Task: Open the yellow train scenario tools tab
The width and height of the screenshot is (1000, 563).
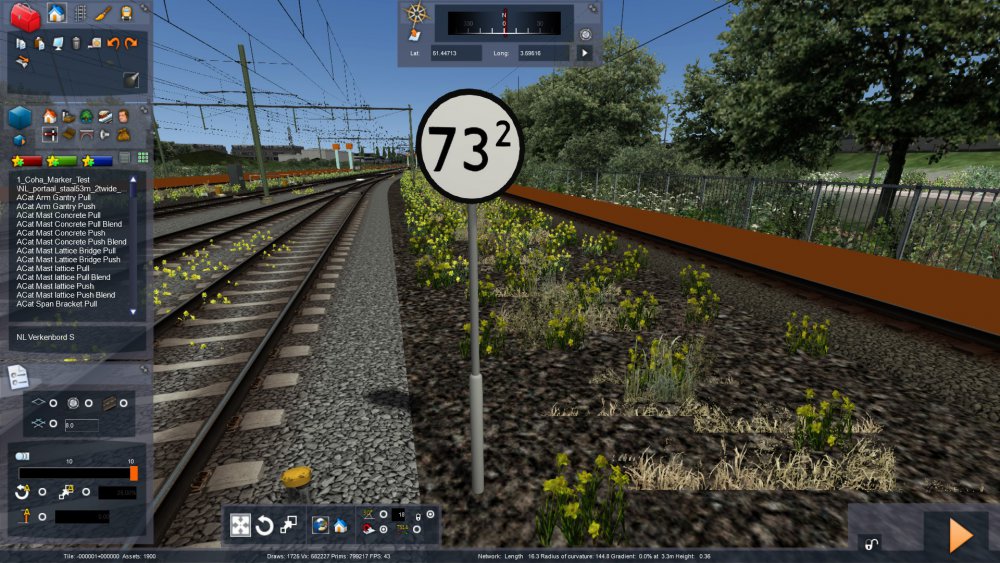Action: point(127,13)
